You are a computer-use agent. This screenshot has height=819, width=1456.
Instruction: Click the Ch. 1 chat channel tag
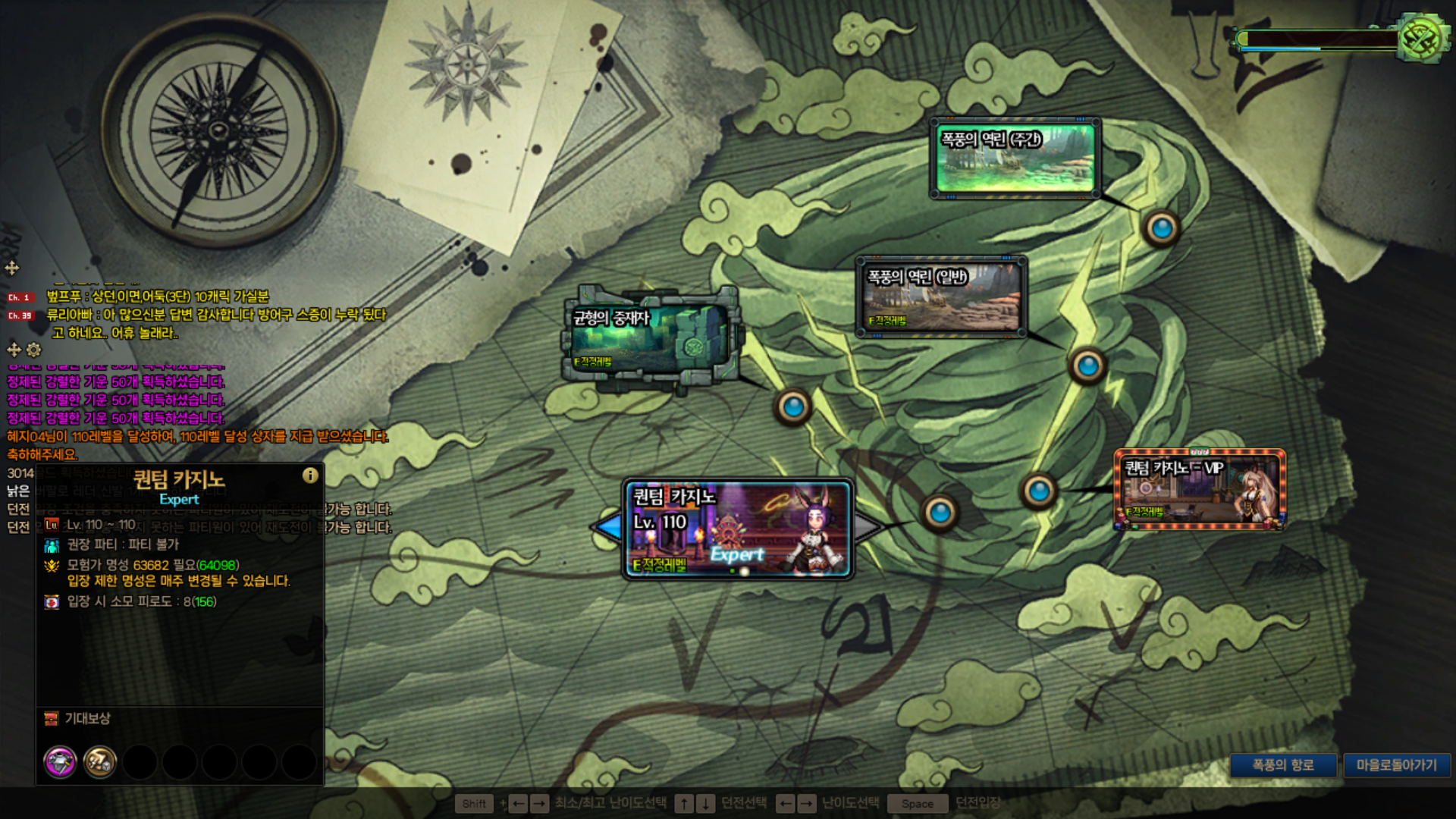[x=20, y=297]
